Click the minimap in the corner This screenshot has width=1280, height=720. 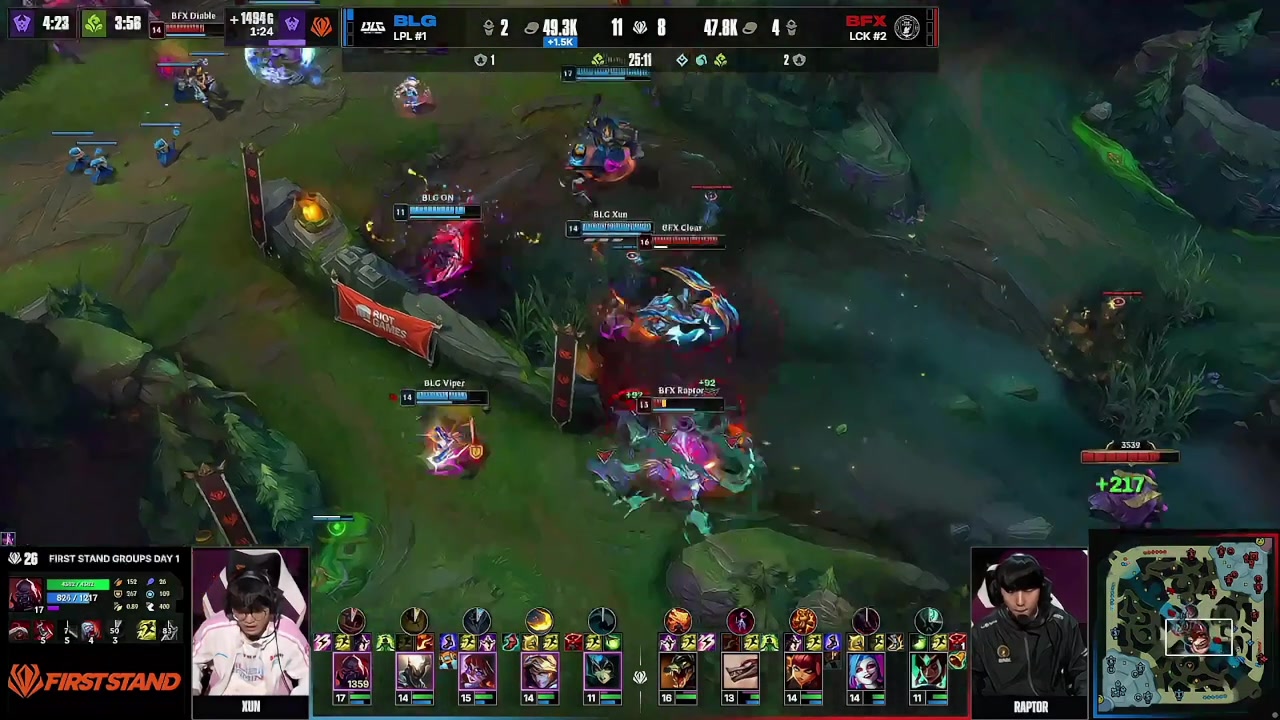coord(1187,626)
